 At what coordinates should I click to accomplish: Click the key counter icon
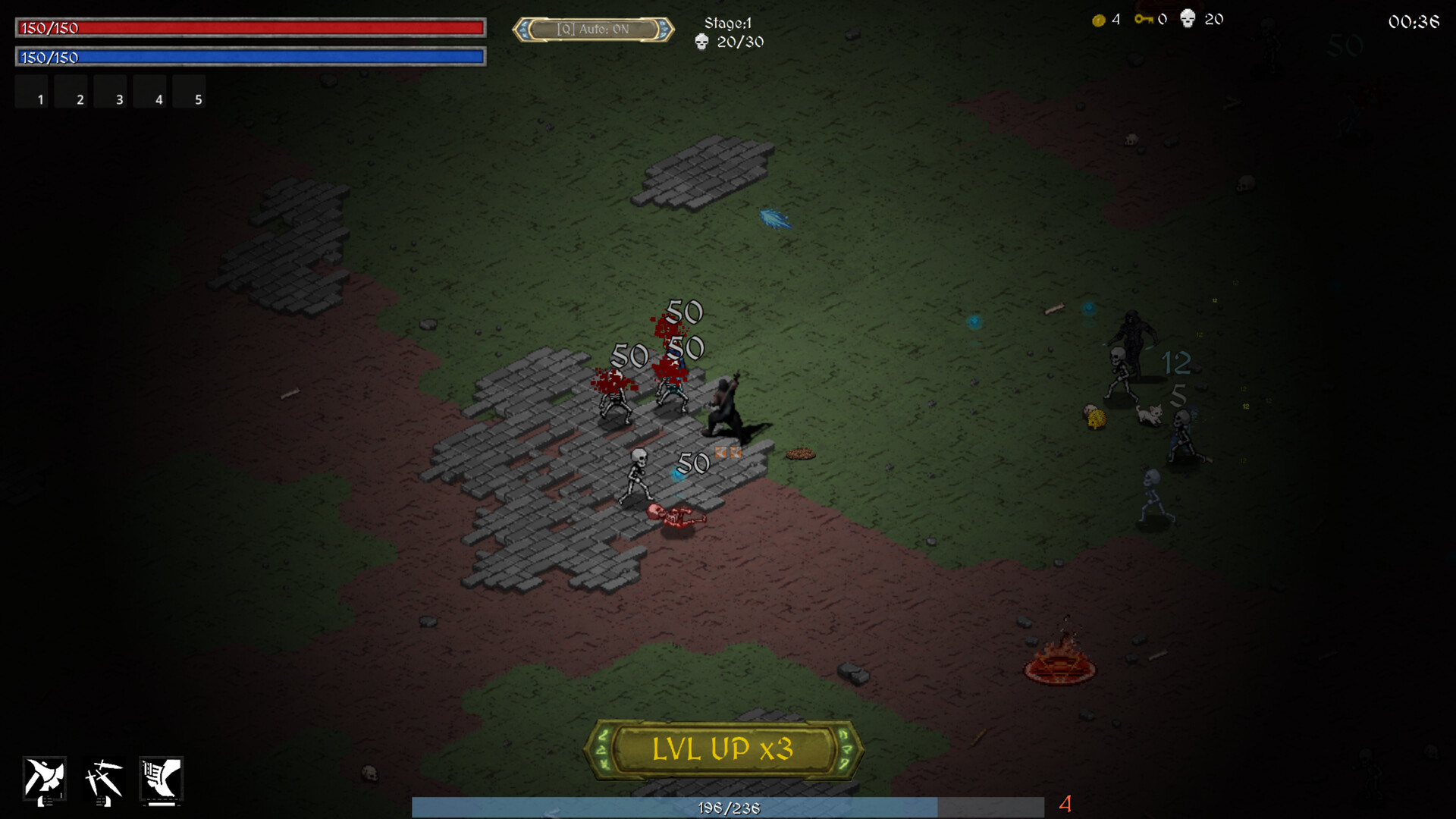tap(1145, 20)
